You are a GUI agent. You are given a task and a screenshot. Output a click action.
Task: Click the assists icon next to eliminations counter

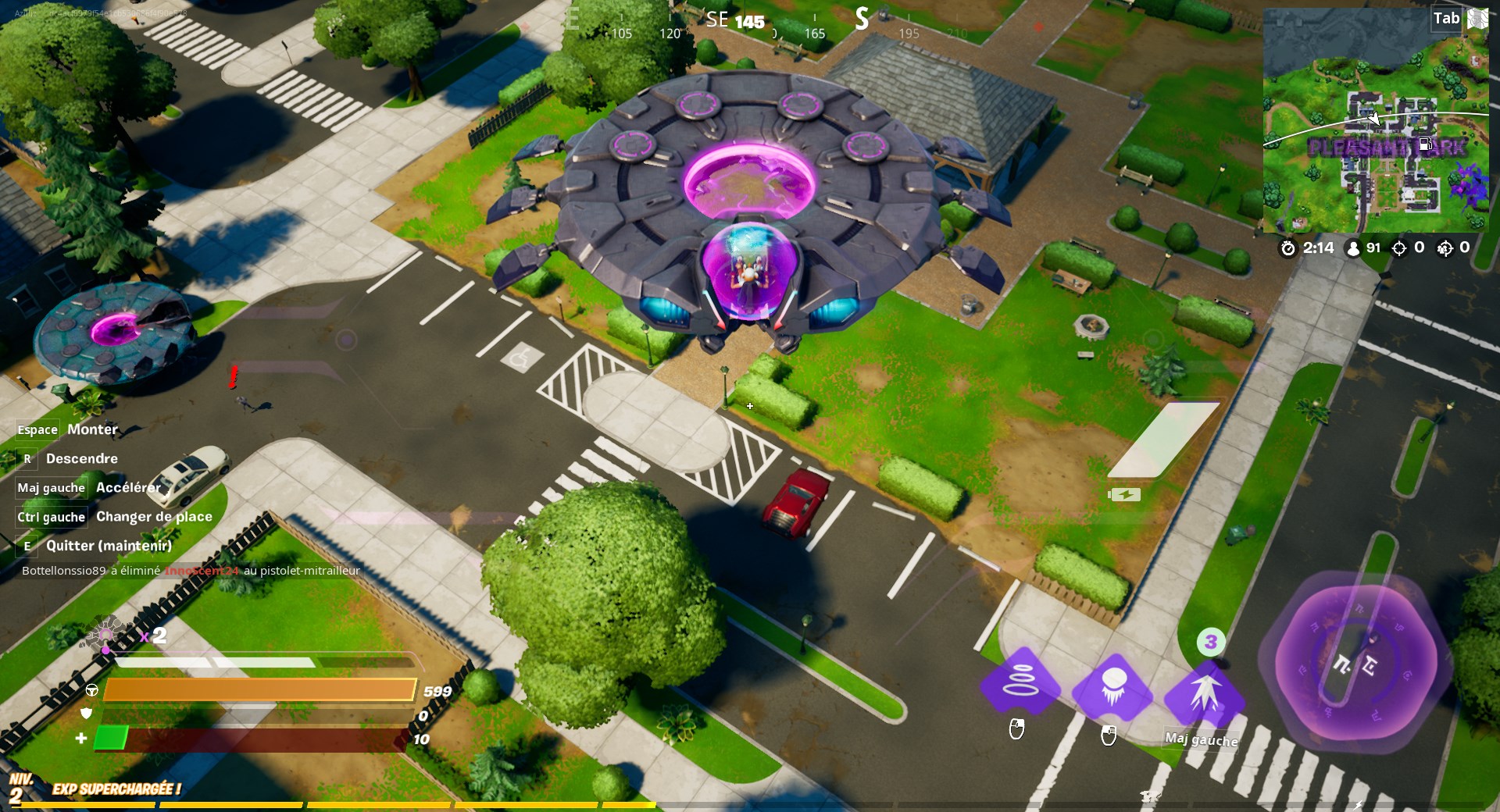coord(1444,248)
